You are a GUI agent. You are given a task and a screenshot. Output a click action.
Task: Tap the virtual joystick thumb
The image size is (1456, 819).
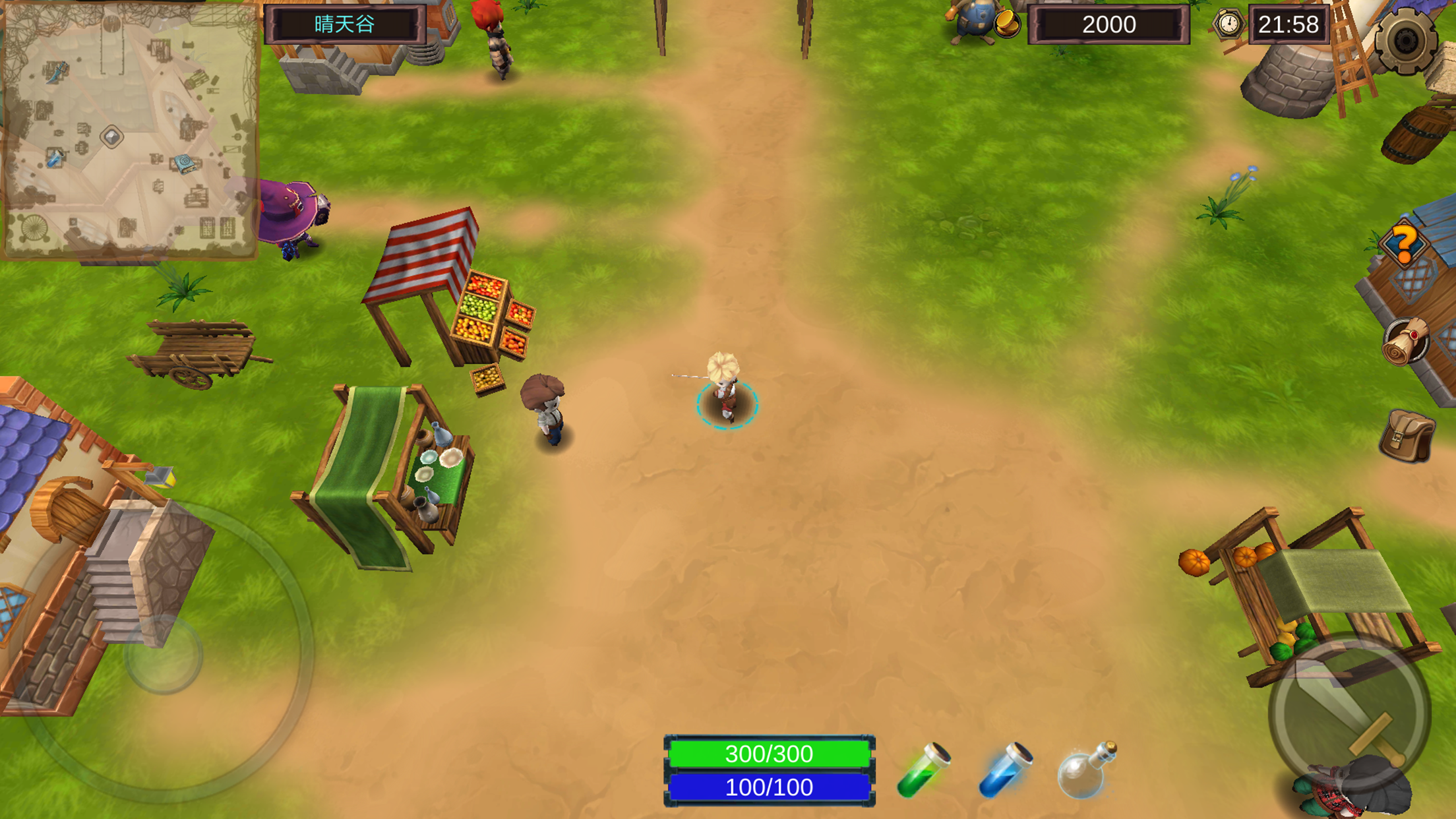(163, 655)
